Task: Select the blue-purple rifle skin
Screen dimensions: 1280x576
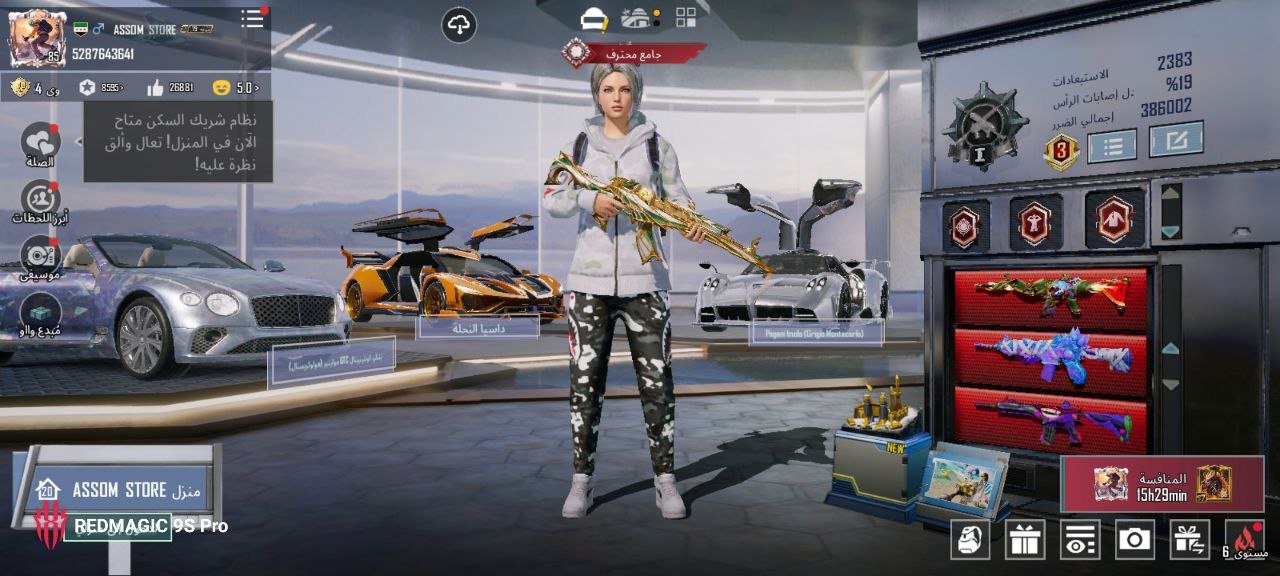Action: pyautogui.click(x=1050, y=356)
